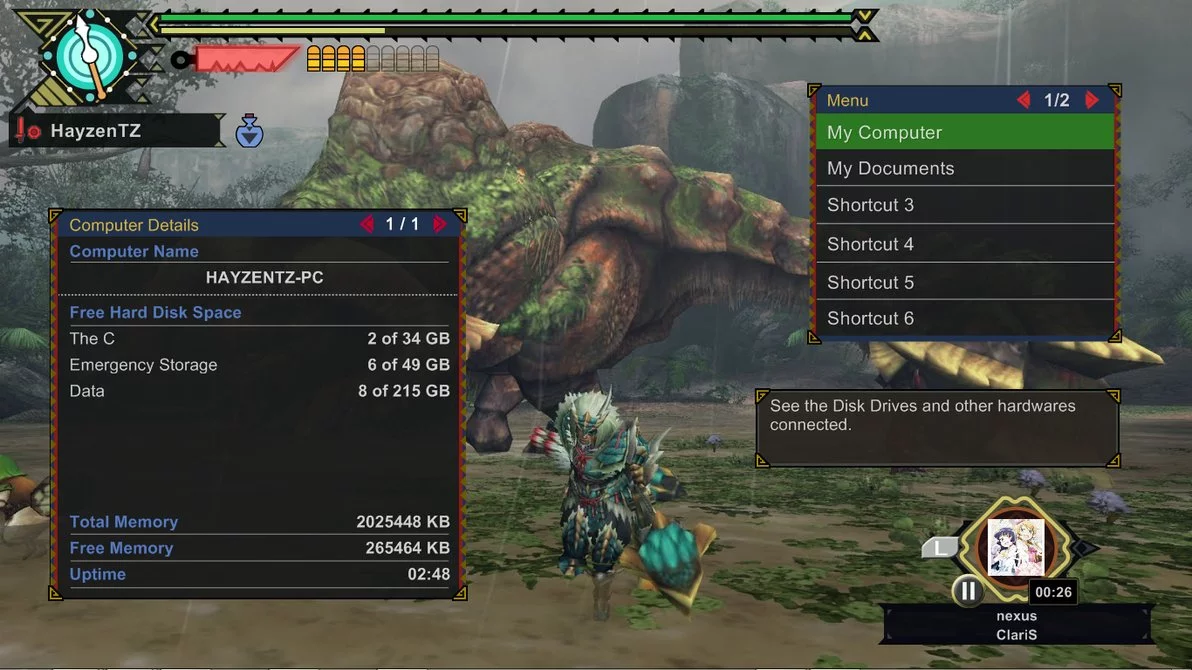
Task: Open My Documents from the menu
Action: click(964, 168)
